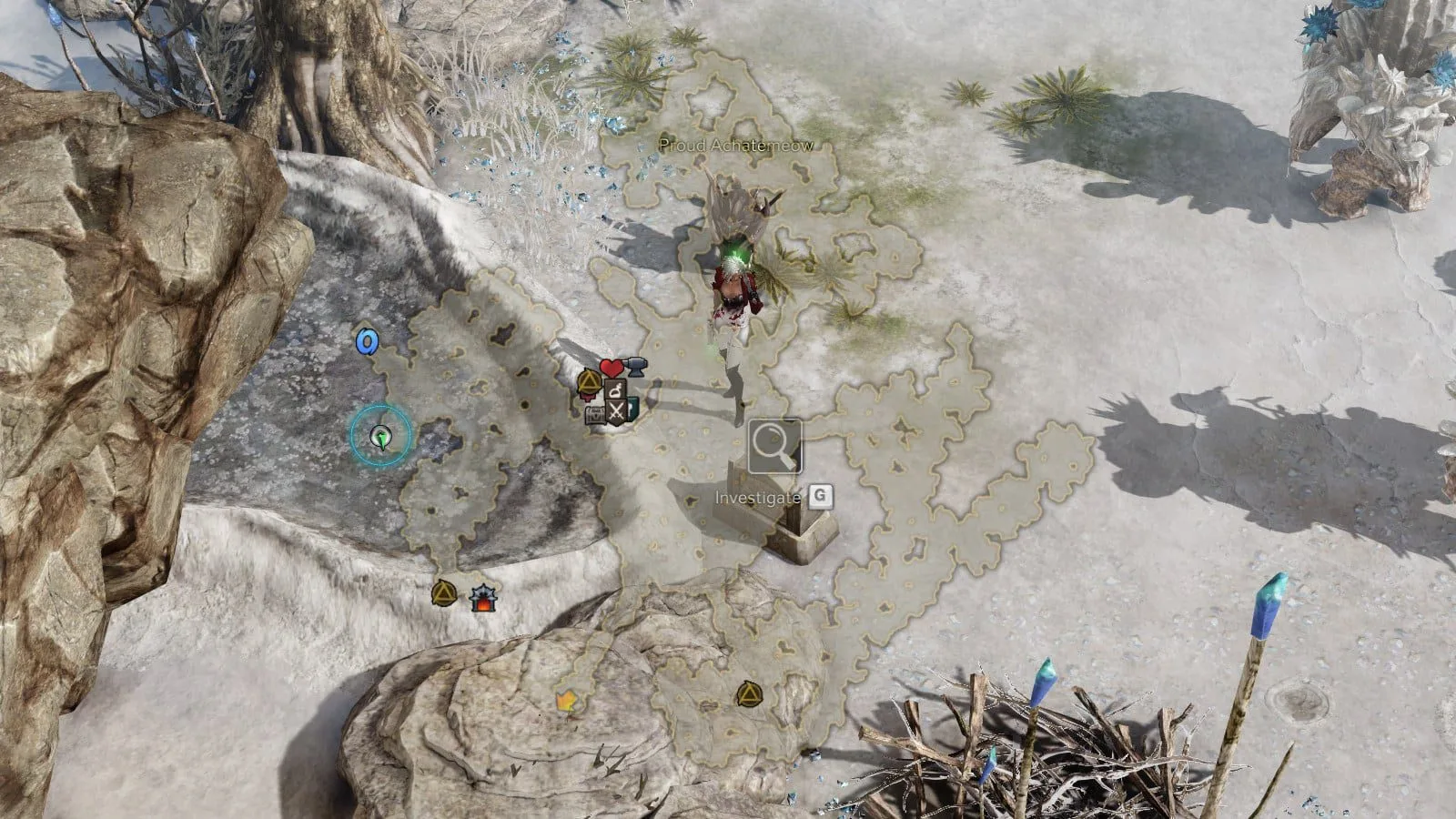
Task: Select the green pin marker with cyan ring
Action: pos(380,438)
